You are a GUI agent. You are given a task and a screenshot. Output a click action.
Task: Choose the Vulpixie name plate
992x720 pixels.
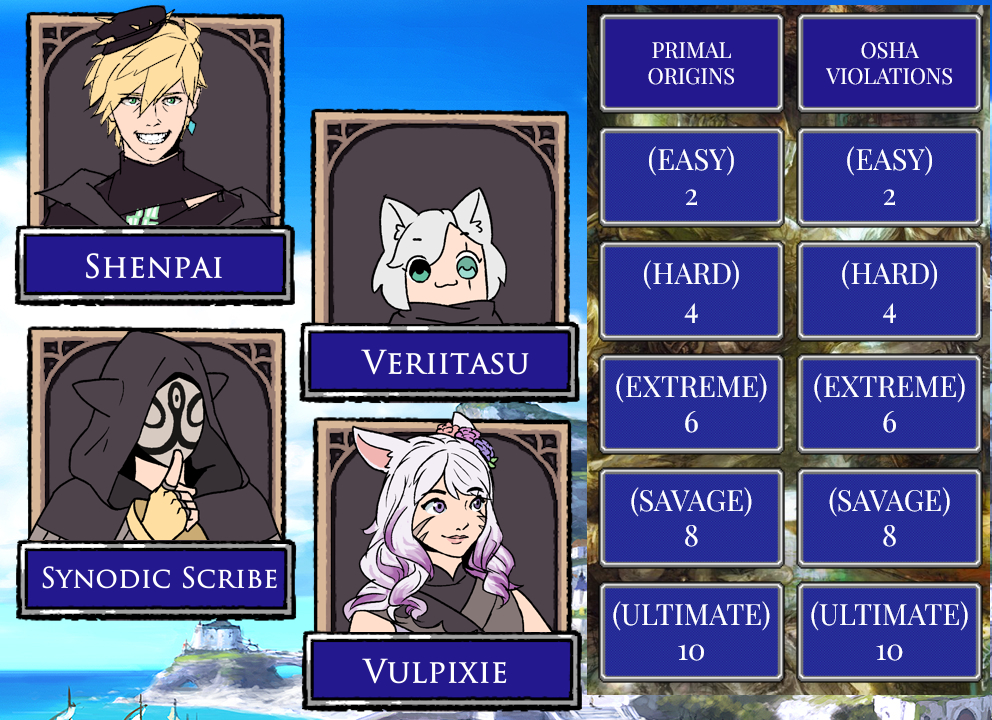tap(441, 670)
